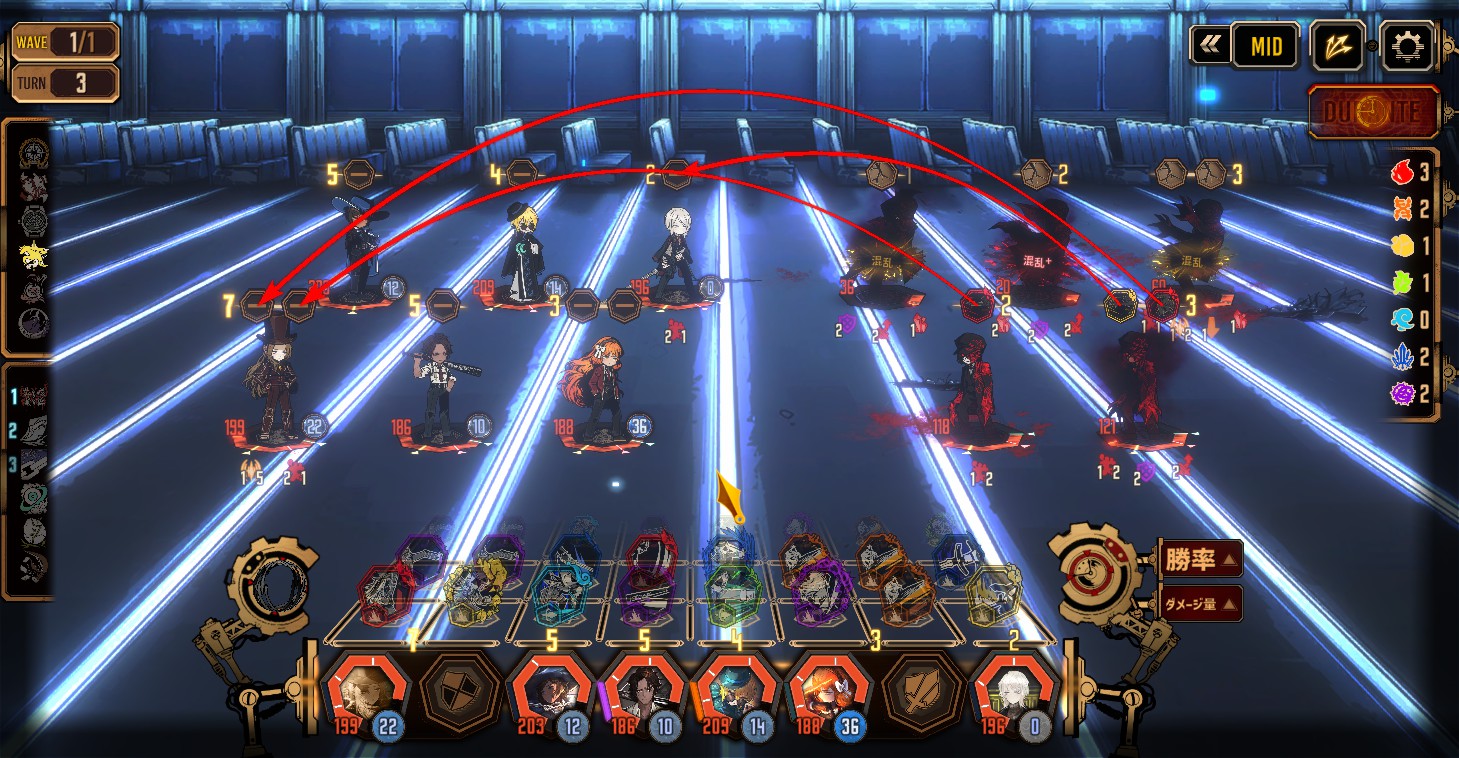Activate the red clock turn-start button
This screenshot has height=758, width=1459.
coord(1374,112)
